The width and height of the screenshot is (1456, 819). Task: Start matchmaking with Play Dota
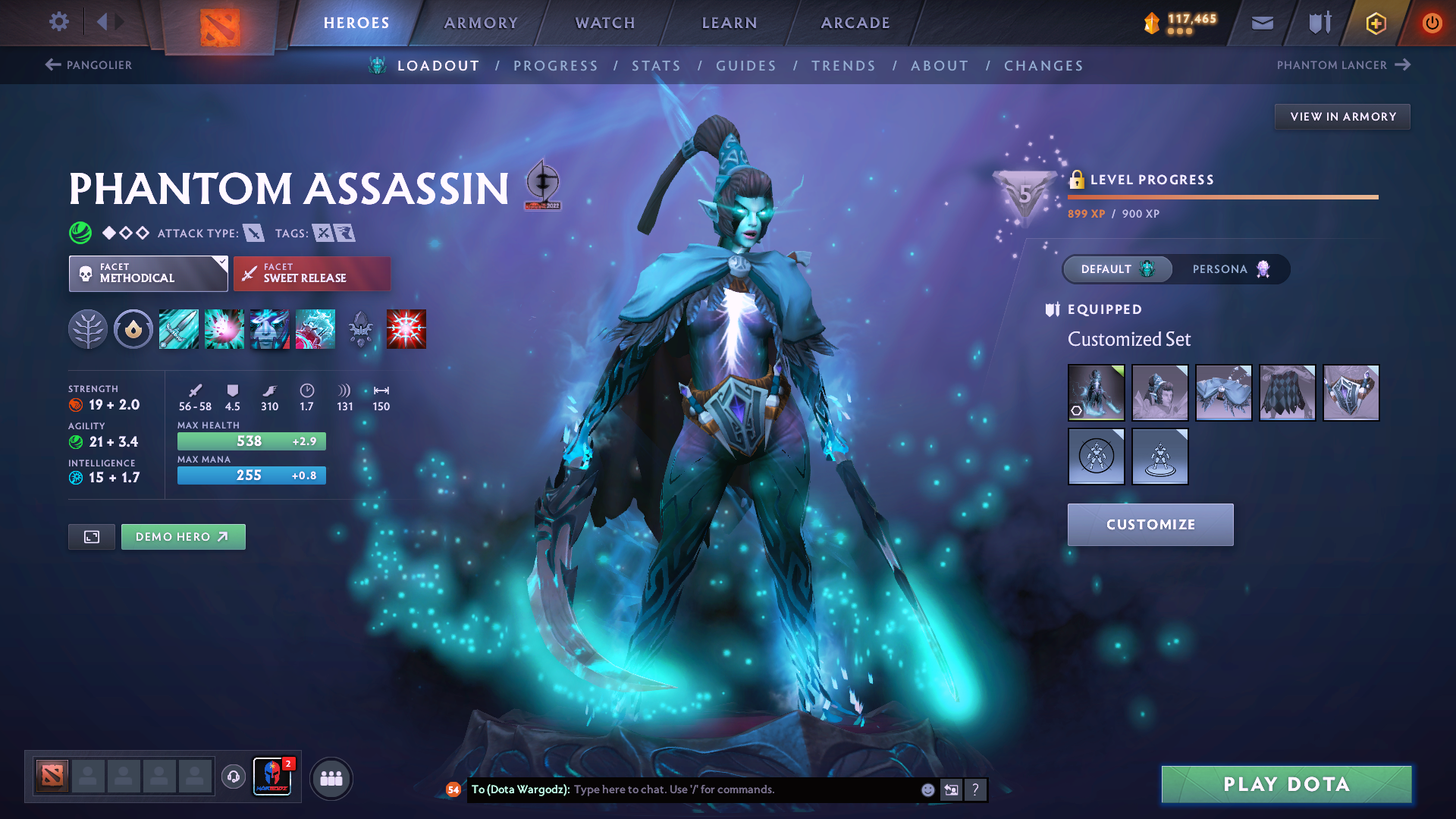click(x=1286, y=784)
